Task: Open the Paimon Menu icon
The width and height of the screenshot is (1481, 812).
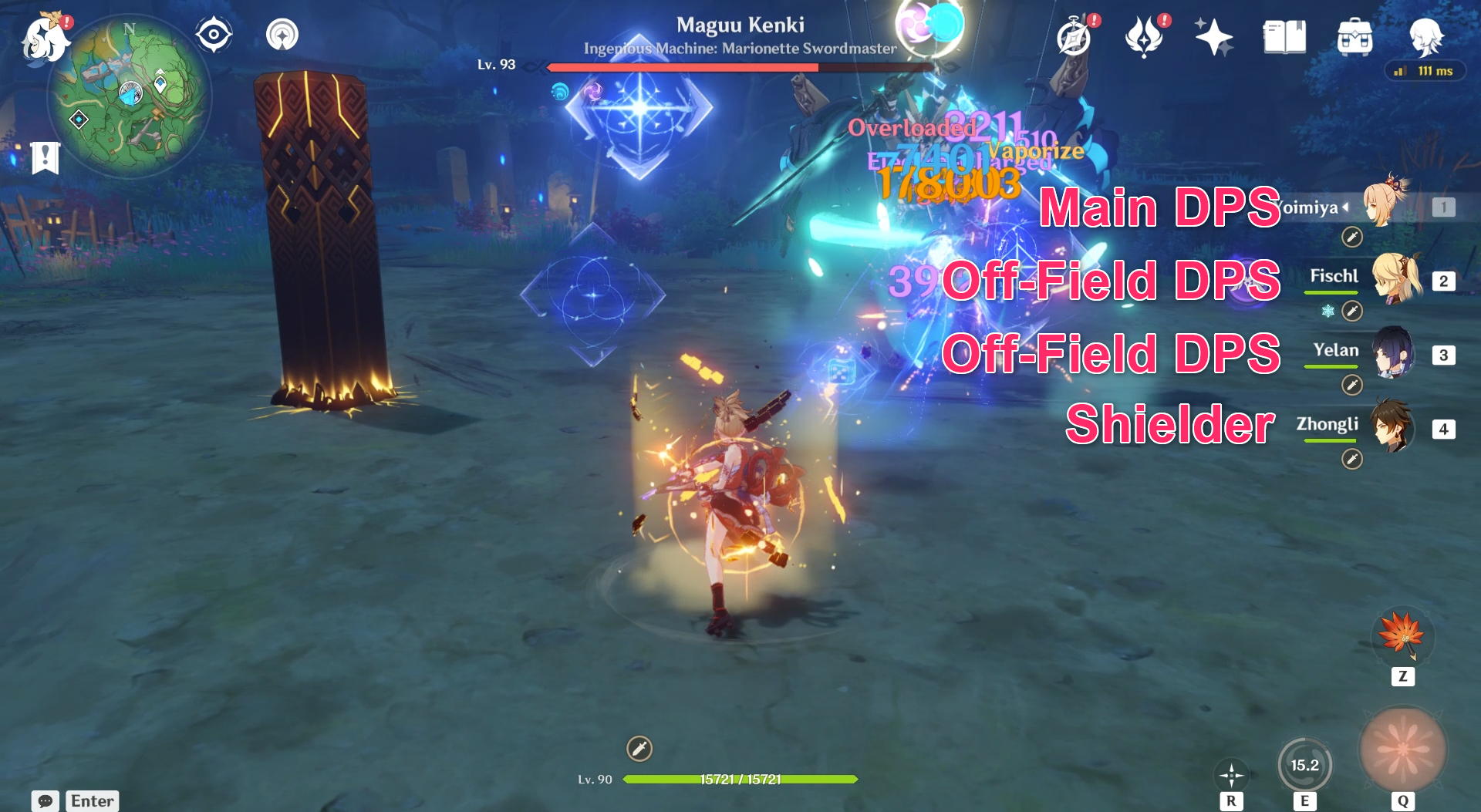Action: [x=44, y=39]
